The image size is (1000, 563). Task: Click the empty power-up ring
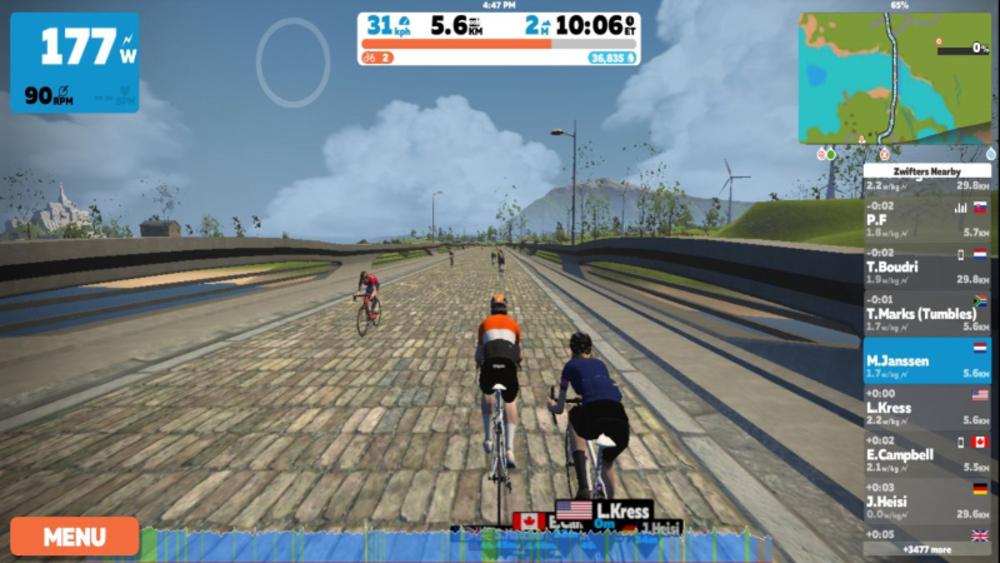293,62
